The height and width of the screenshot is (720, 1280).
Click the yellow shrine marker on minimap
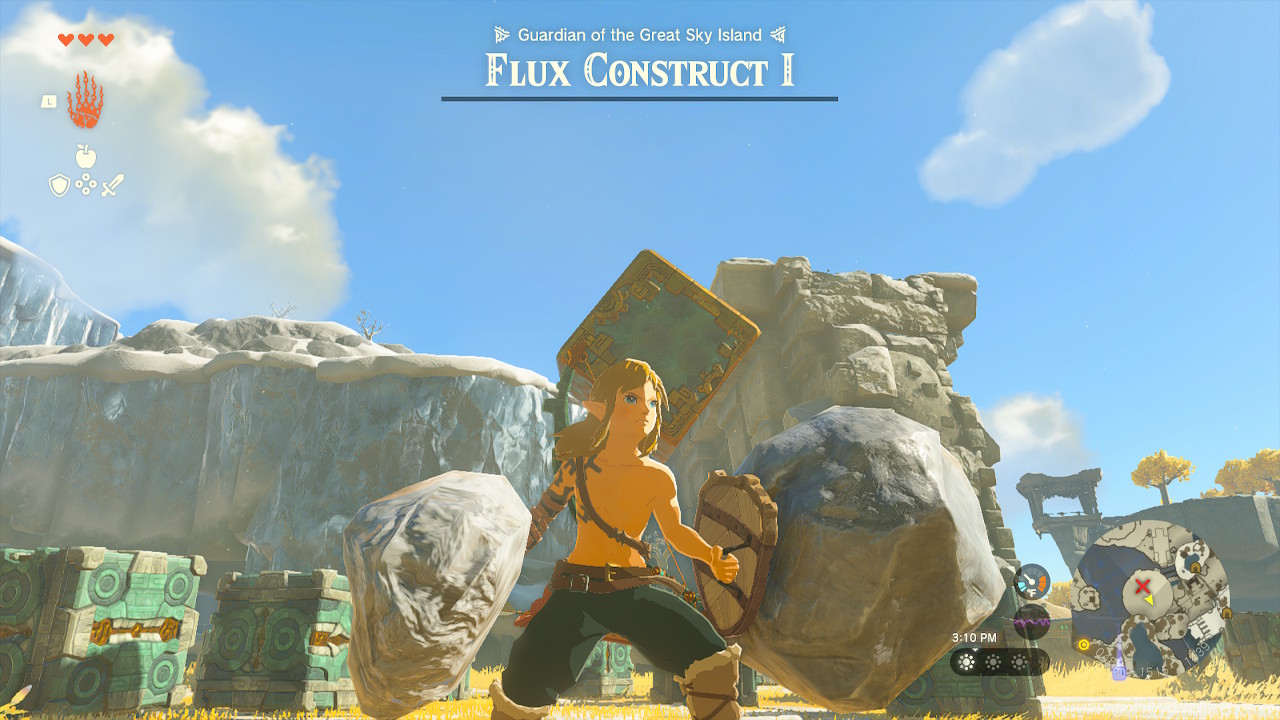1083,644
